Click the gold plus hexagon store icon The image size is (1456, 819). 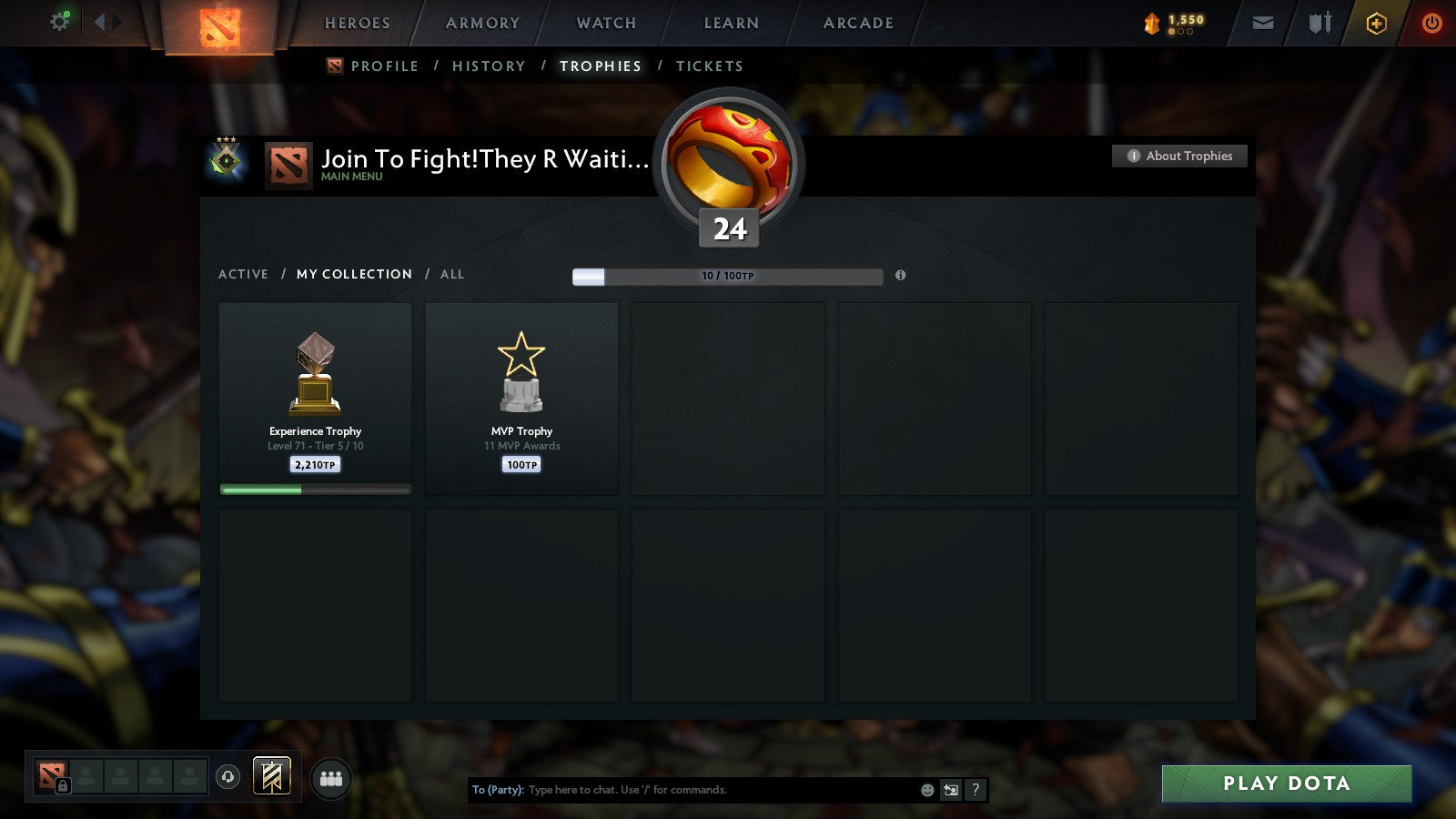click(x=1377, y=23)
